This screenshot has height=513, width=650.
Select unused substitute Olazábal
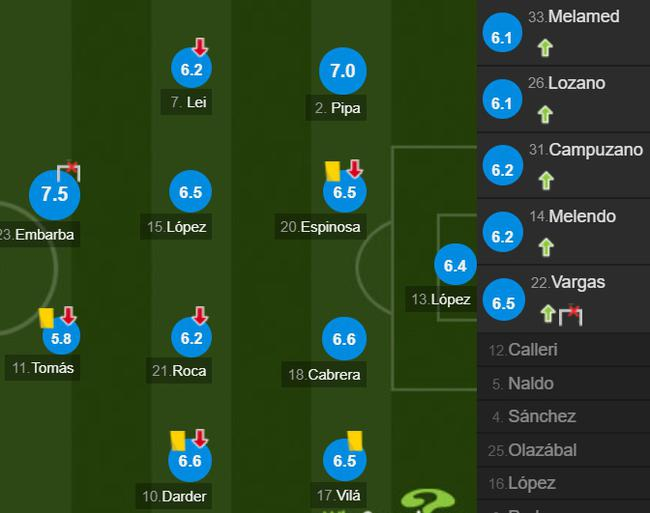coord(541,450)
